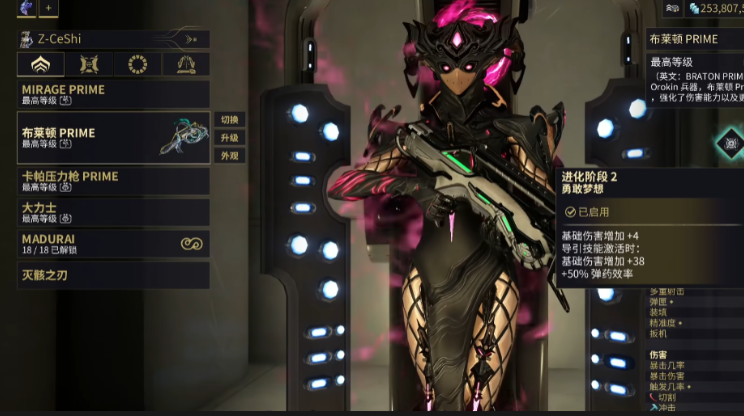Open the MADURAI focus school row
744x416 pixels.
click(x=113, y=243)
